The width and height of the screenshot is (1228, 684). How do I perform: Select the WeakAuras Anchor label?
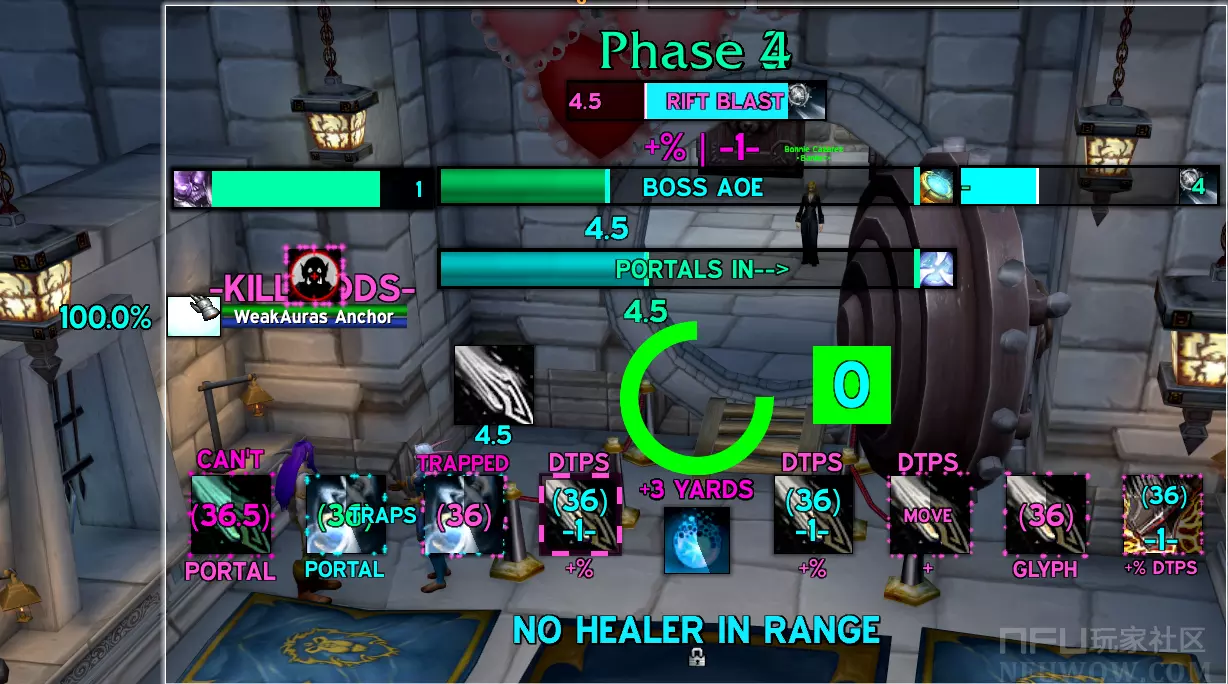click(314, 317)
